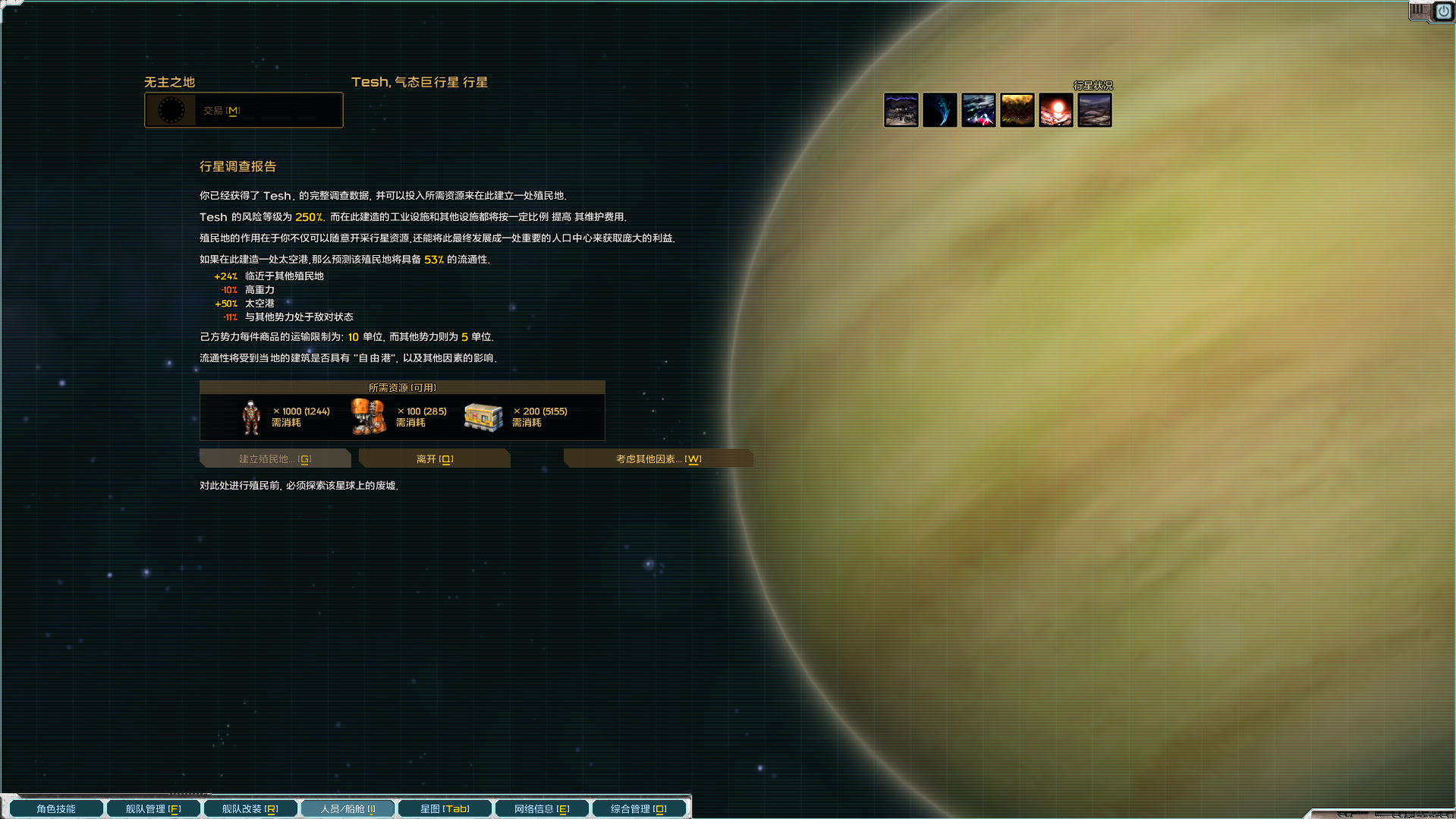Click the heavy machinery icon showing × 100
Screen dimensions: 1456x819
[368, 416]
